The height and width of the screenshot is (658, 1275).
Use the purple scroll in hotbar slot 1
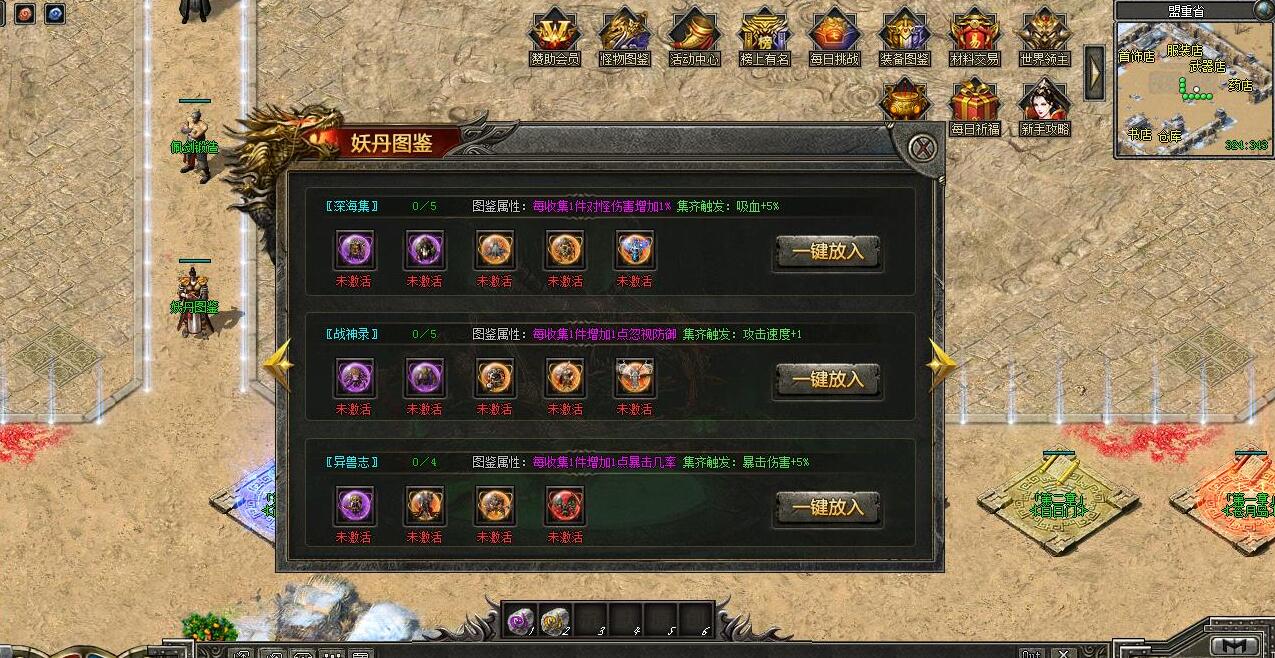[520, 621]
